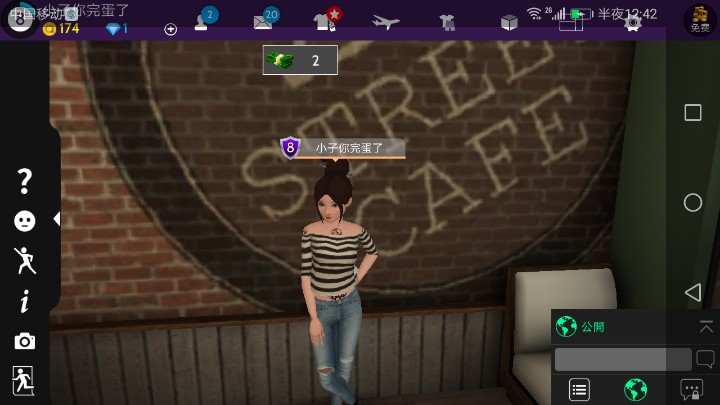Show the info panel icon

click(25, 301)
